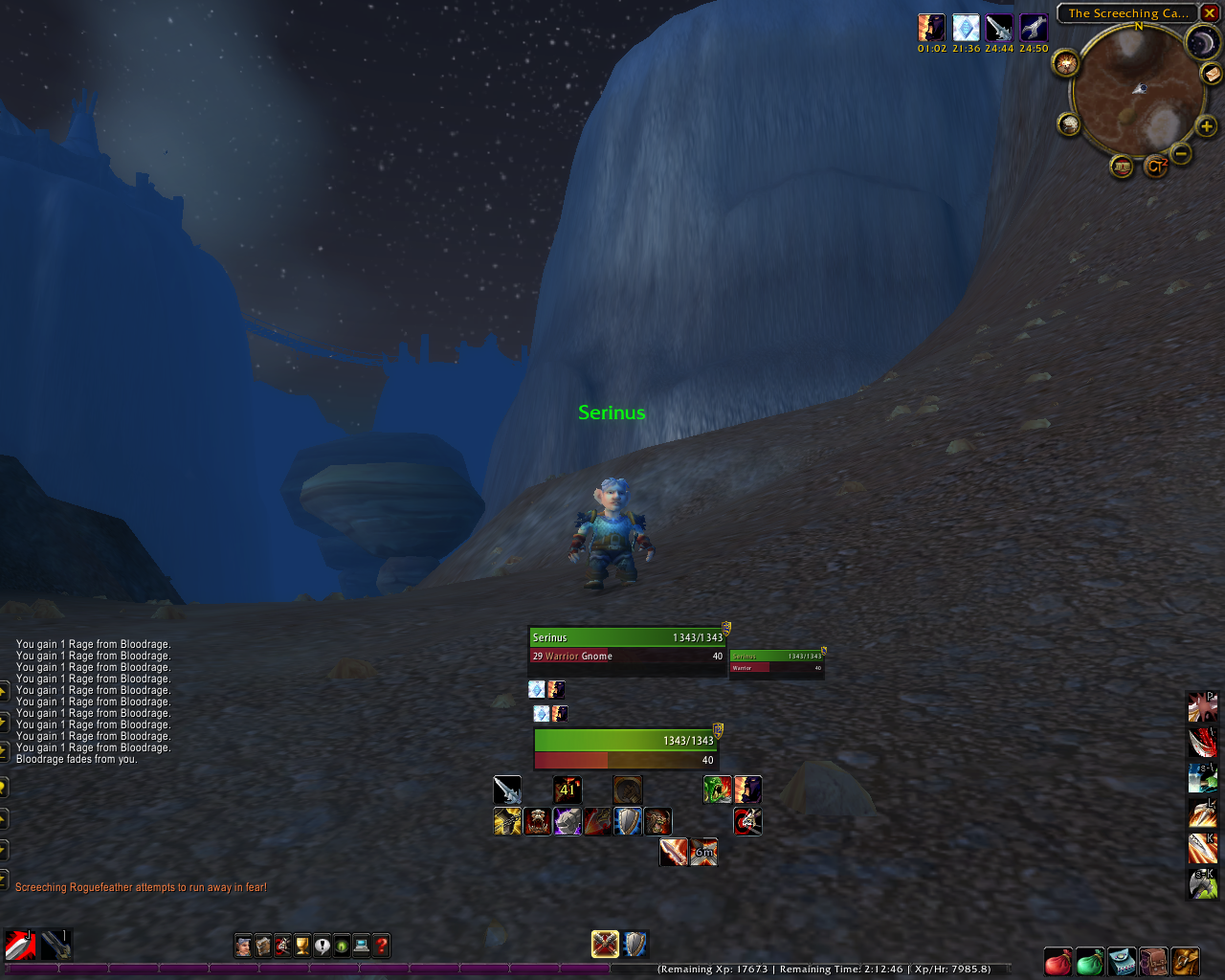Switch to Battle Stance crossed swords icon

click(605, 945)
